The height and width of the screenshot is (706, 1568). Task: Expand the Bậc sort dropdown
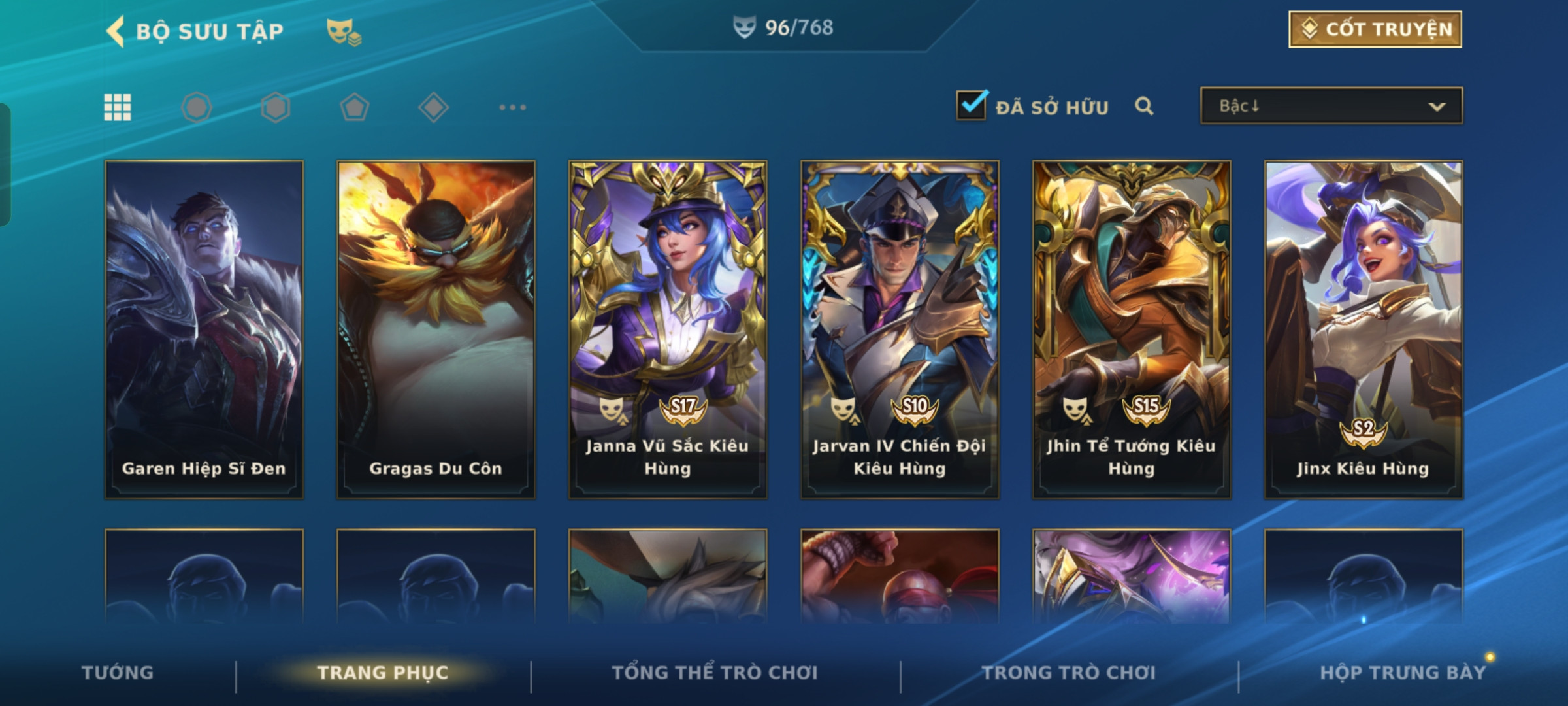[x=1331, y=106]
